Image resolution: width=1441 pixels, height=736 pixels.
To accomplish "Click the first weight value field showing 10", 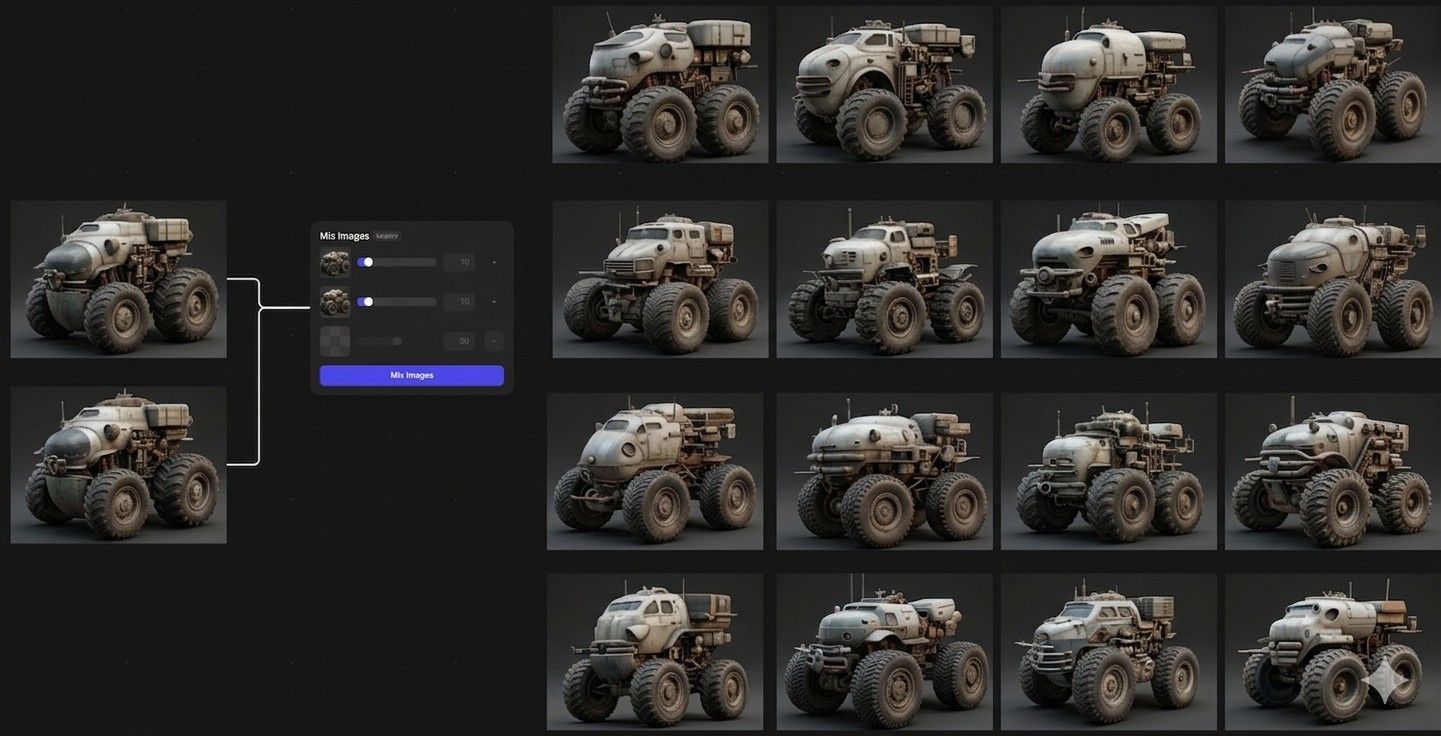I will 460,262.
